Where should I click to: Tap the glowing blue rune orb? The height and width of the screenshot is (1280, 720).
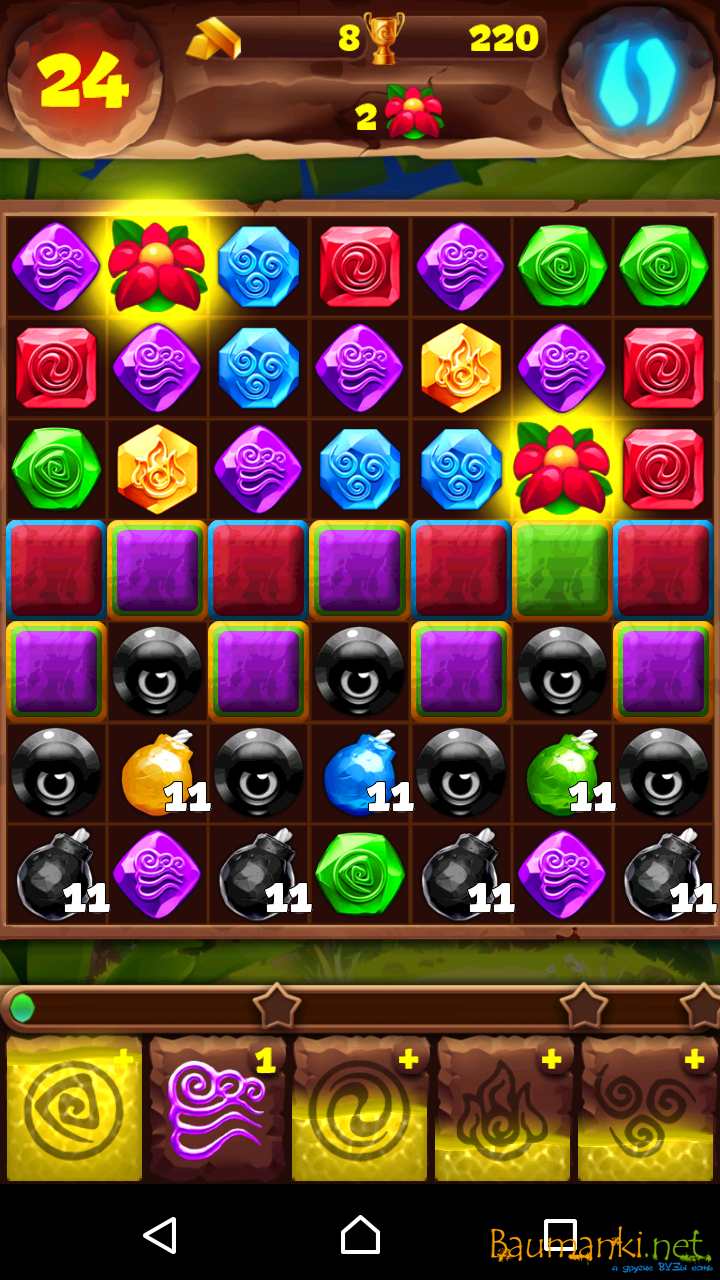pos(637,77)
